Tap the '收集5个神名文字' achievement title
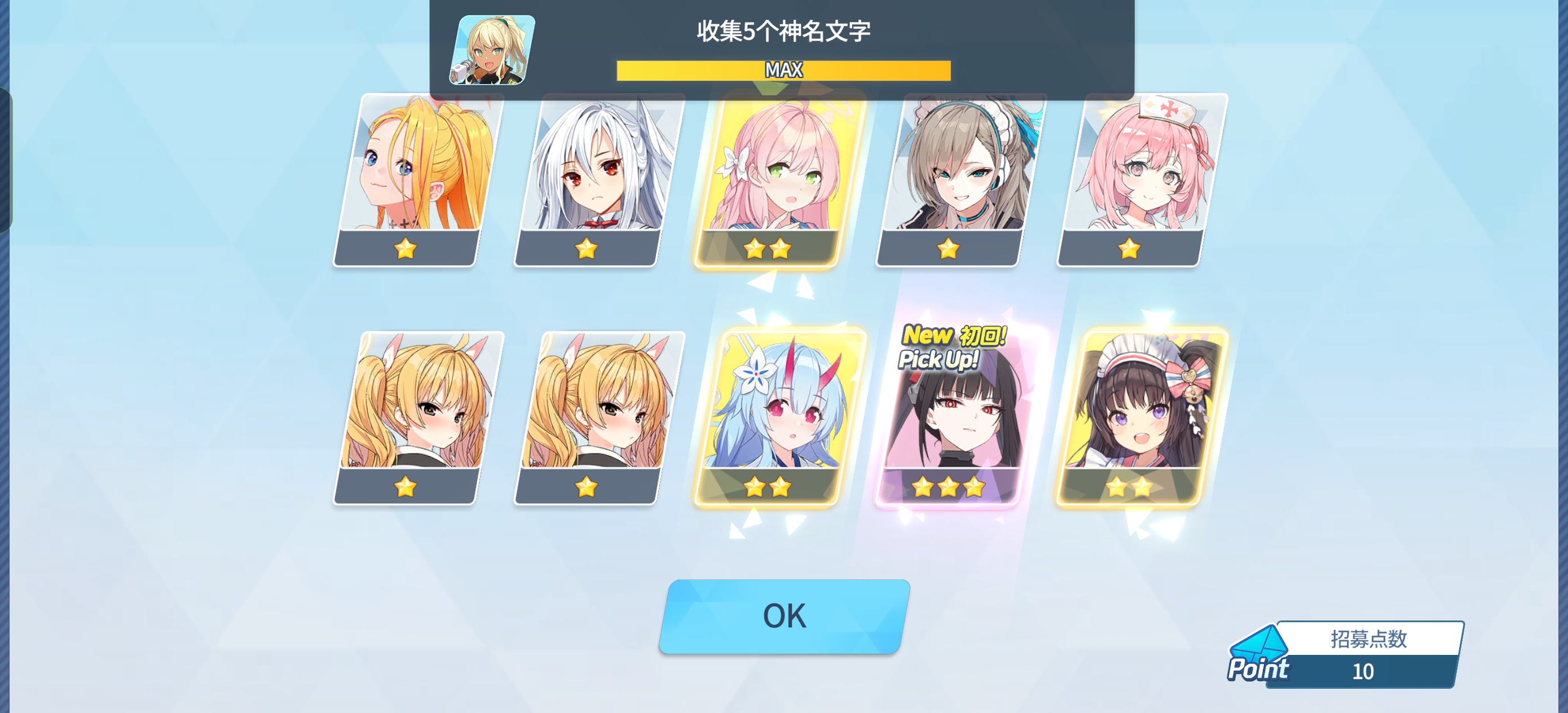 783,33
